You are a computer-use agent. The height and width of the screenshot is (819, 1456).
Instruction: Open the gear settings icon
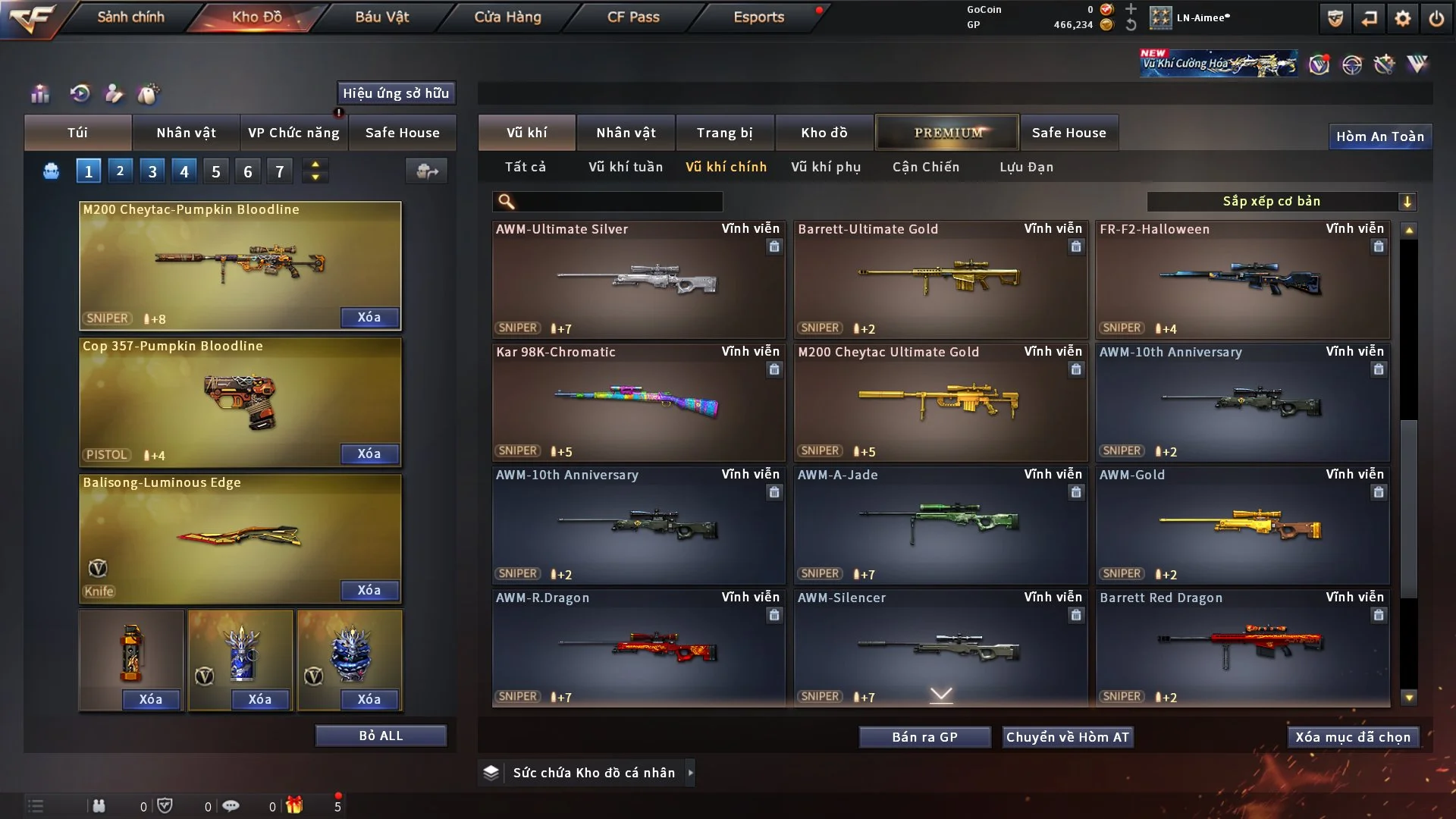coord(1402,18)
